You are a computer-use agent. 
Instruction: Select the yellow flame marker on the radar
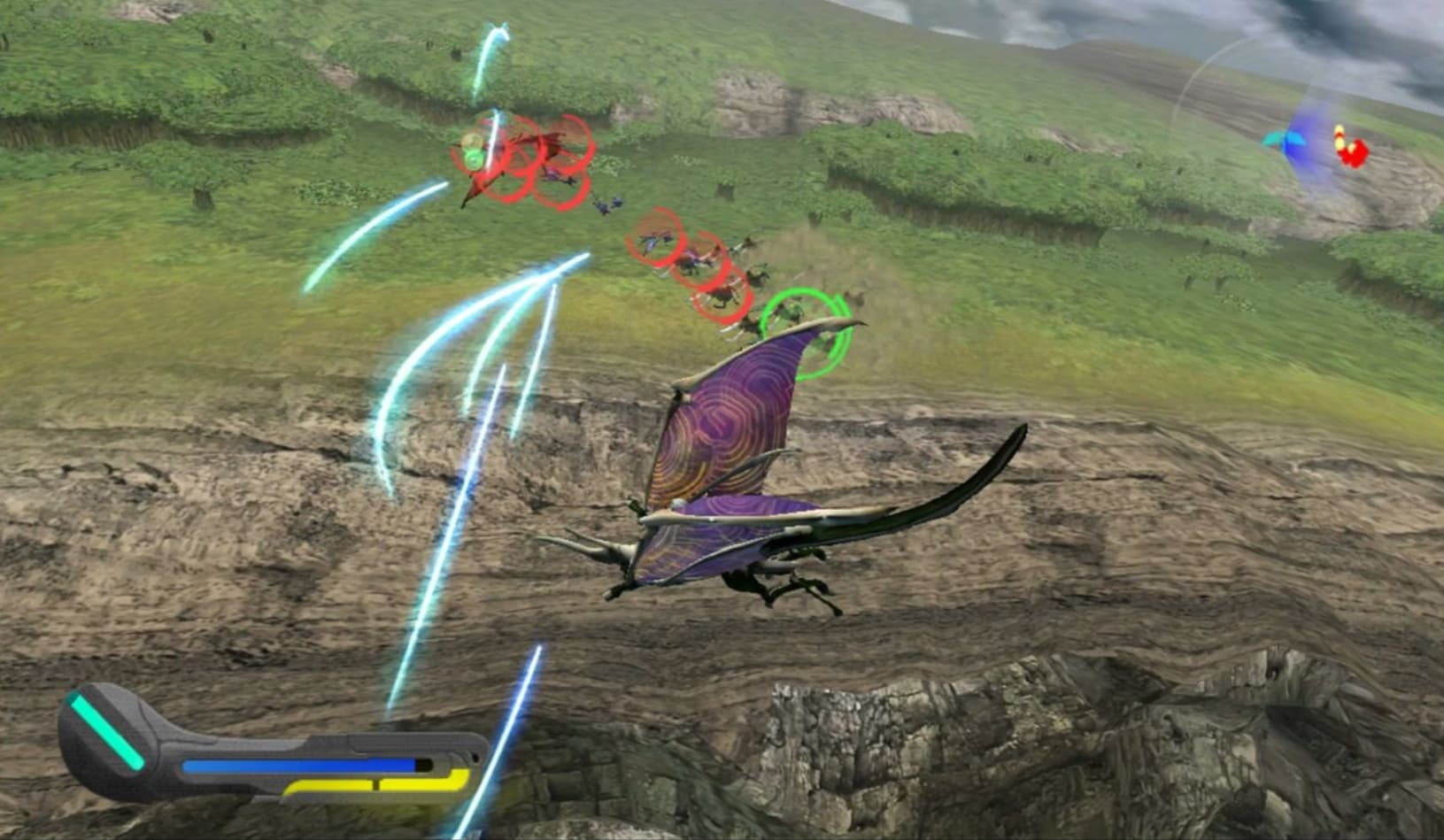click(x=1339, y=136)
